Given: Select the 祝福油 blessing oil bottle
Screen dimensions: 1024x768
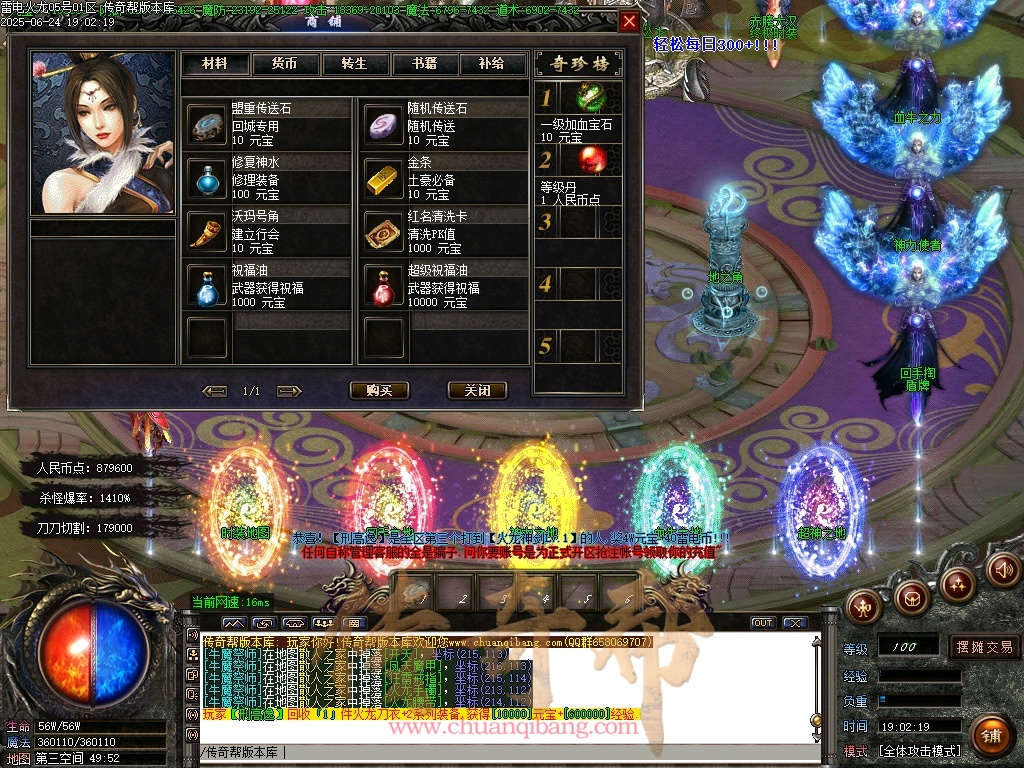Looking at the screenshot, I should pyautogui.click(x=208, y=287).
